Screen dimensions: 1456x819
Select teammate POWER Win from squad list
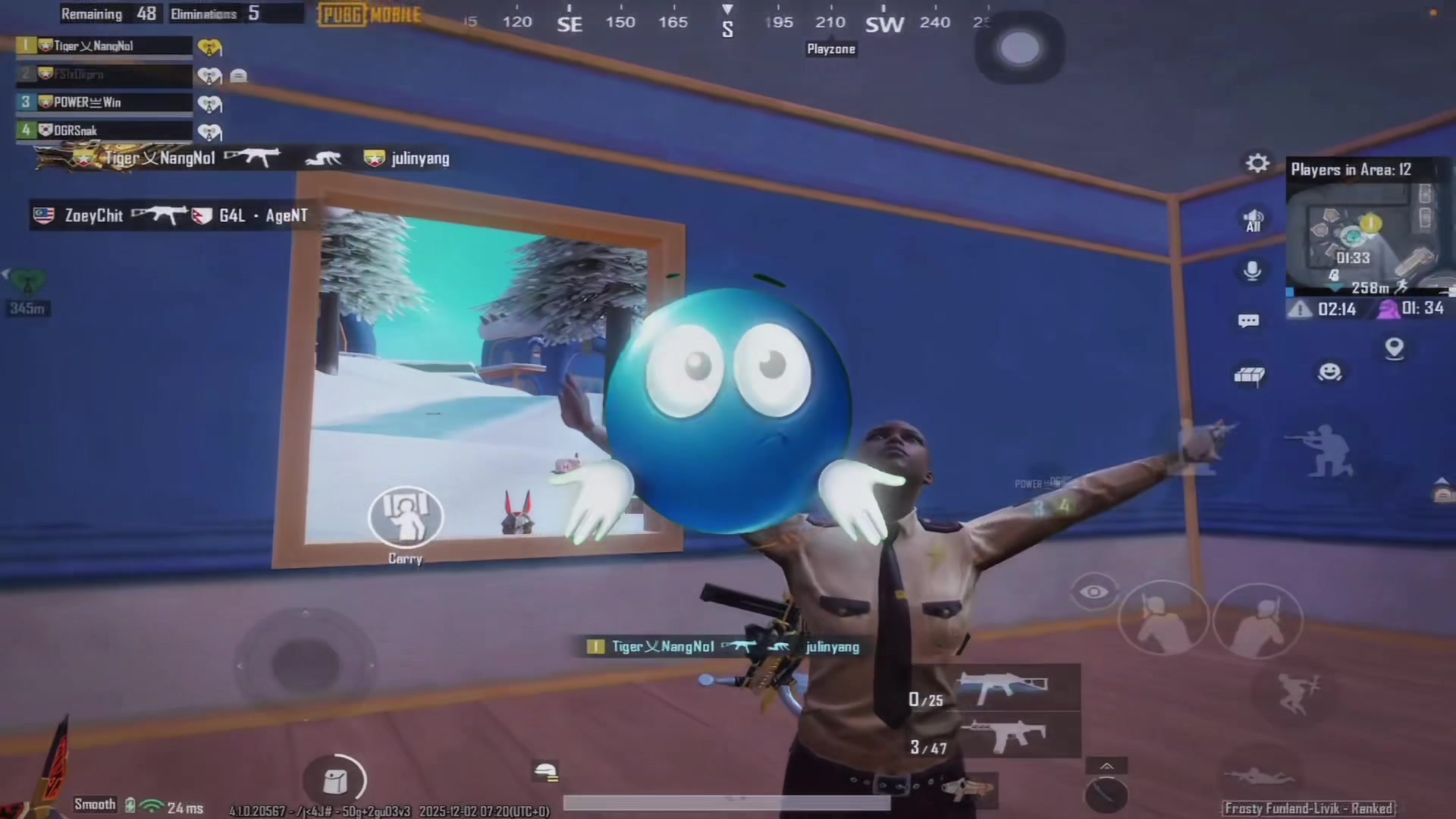[102, 102]
